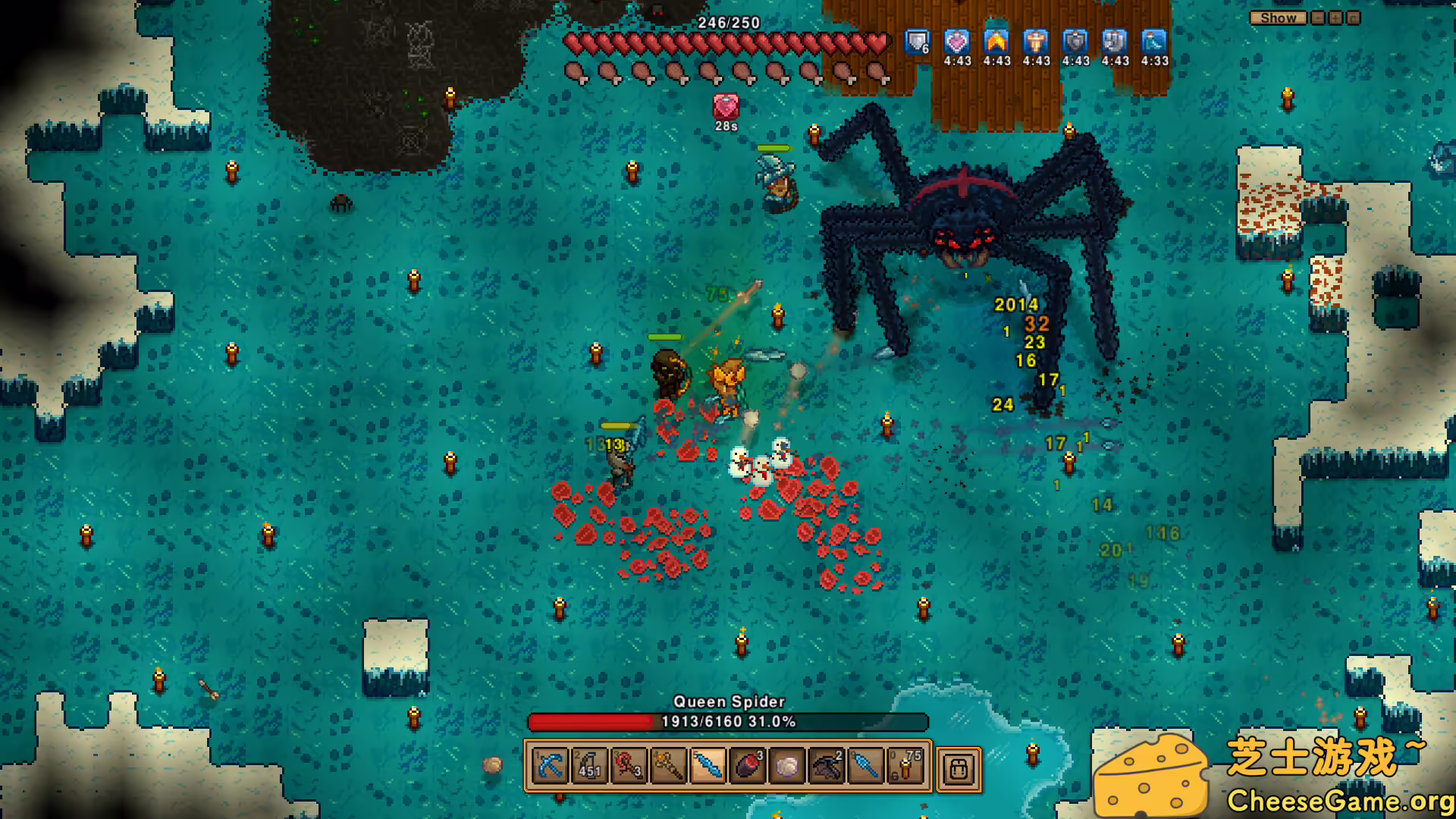Click the armor shield buff icon
This screenshot has height=819, width=1456.
point(917,42)
